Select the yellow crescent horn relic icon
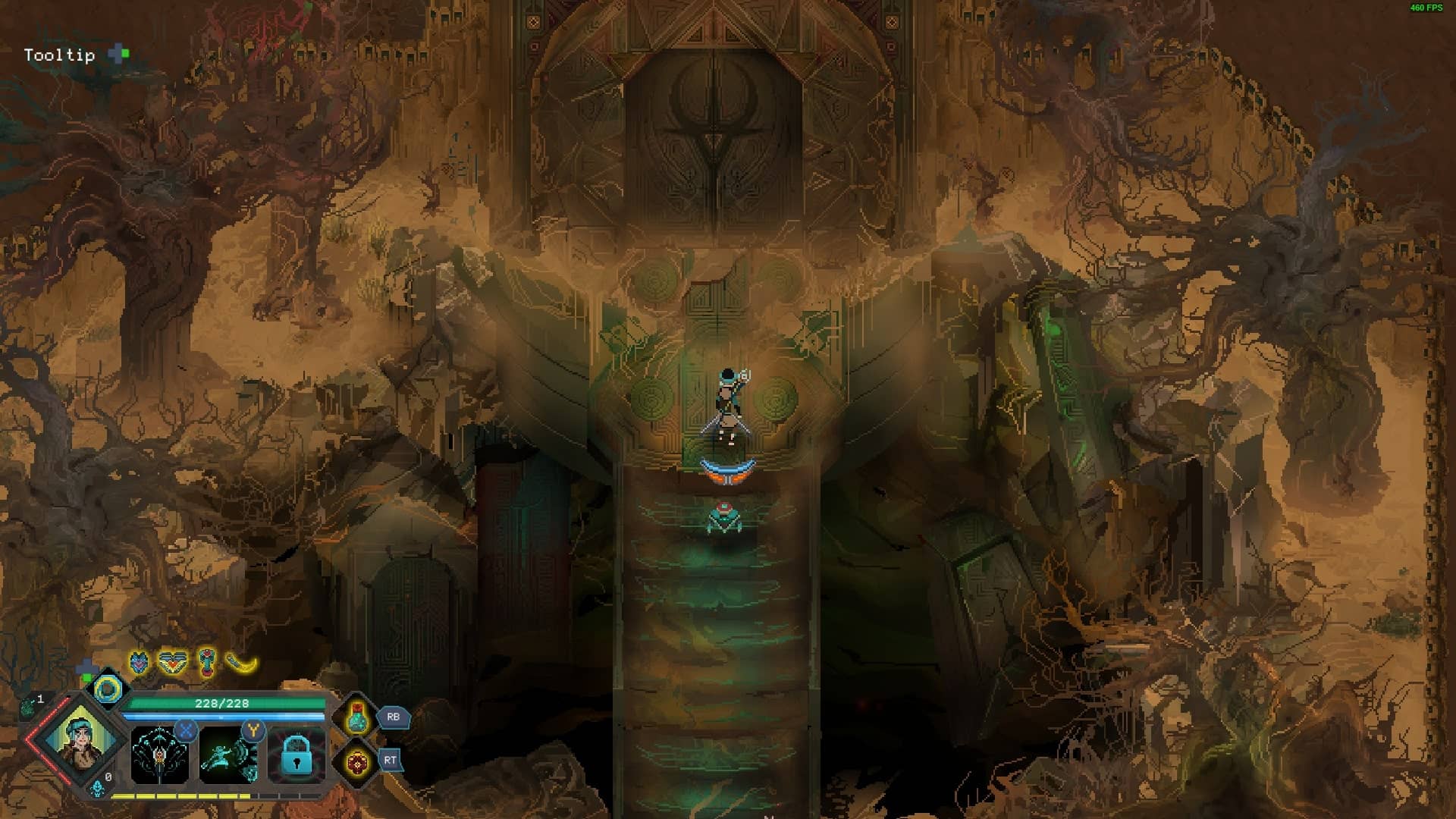Screen dimensions: 1456x819 [x=242, y=664]
